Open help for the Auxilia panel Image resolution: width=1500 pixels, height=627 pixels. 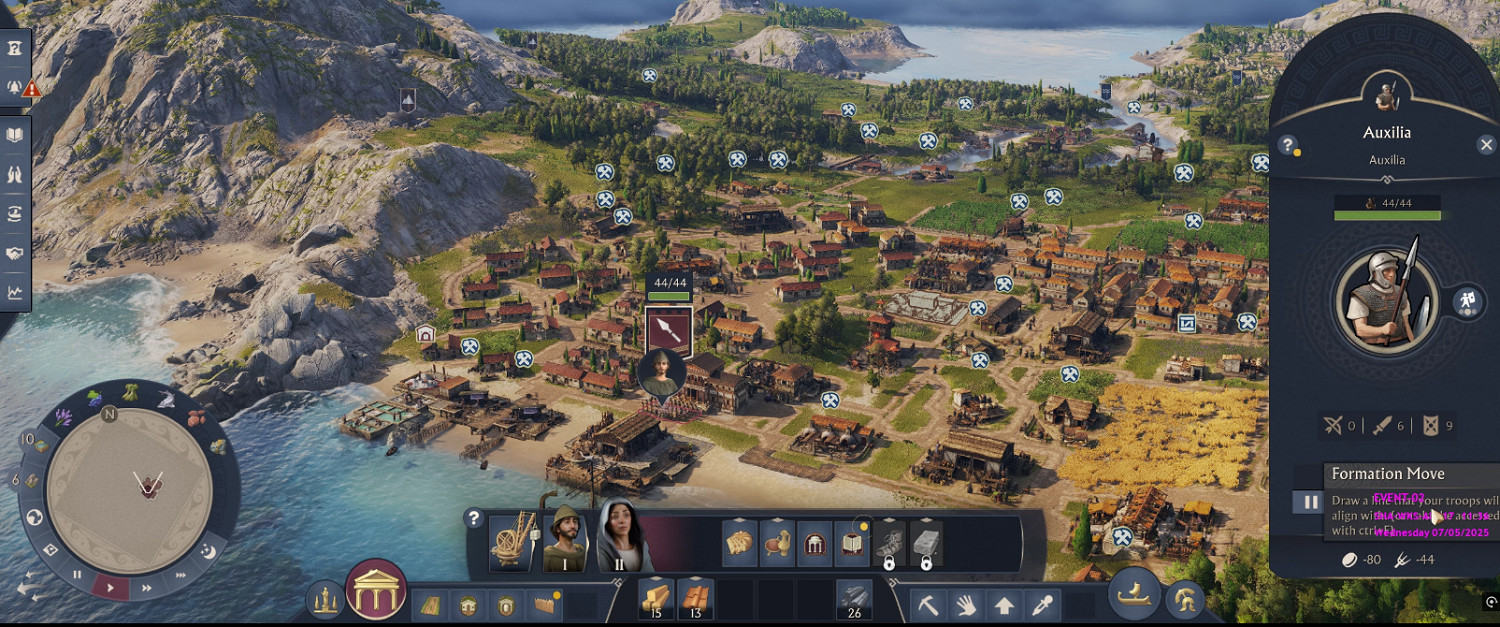[1288, 145]
